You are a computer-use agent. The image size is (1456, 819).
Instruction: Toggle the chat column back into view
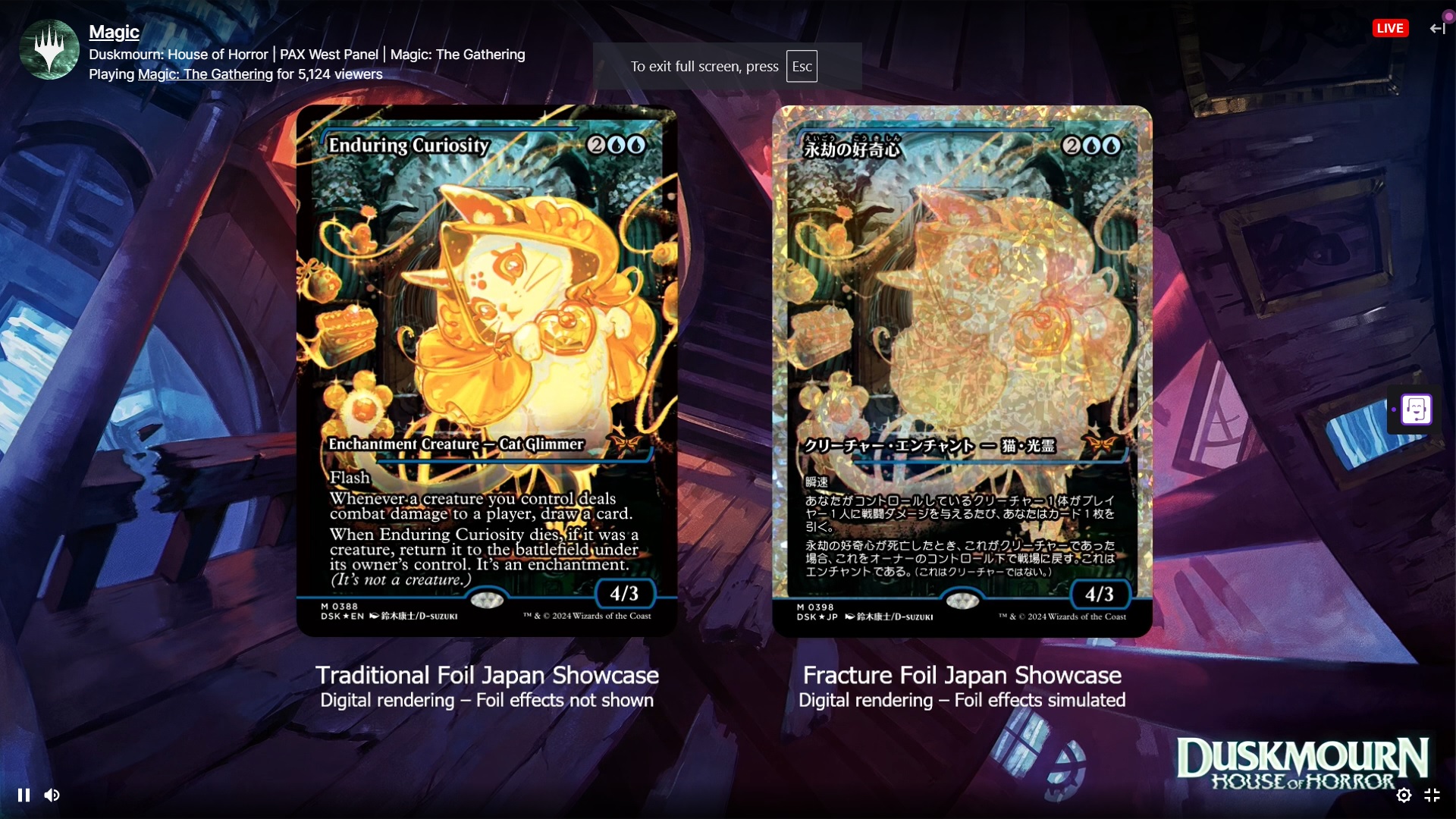click(x=1437, y=28)
